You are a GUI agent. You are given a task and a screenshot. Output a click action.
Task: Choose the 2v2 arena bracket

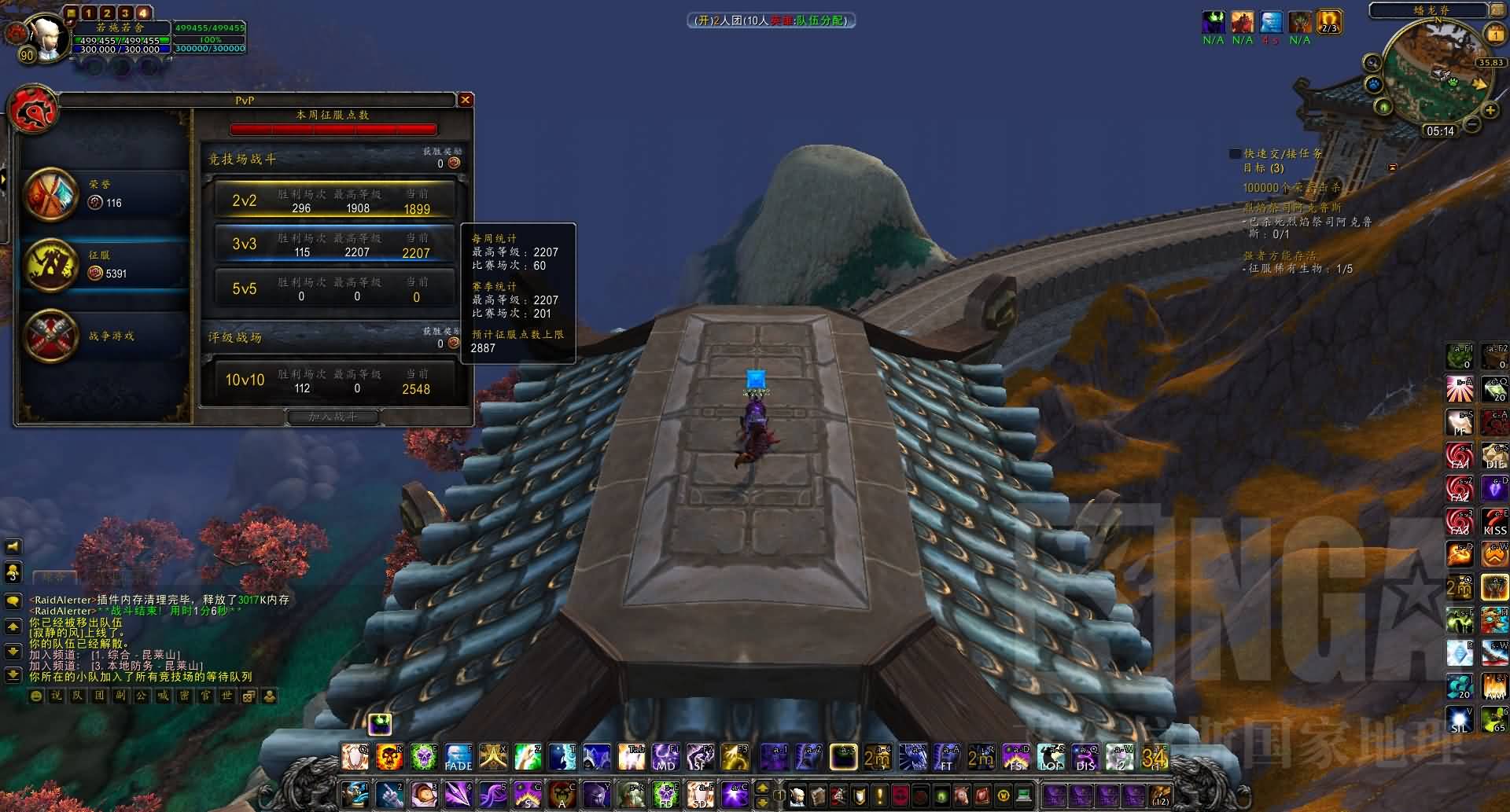(334, 200)
